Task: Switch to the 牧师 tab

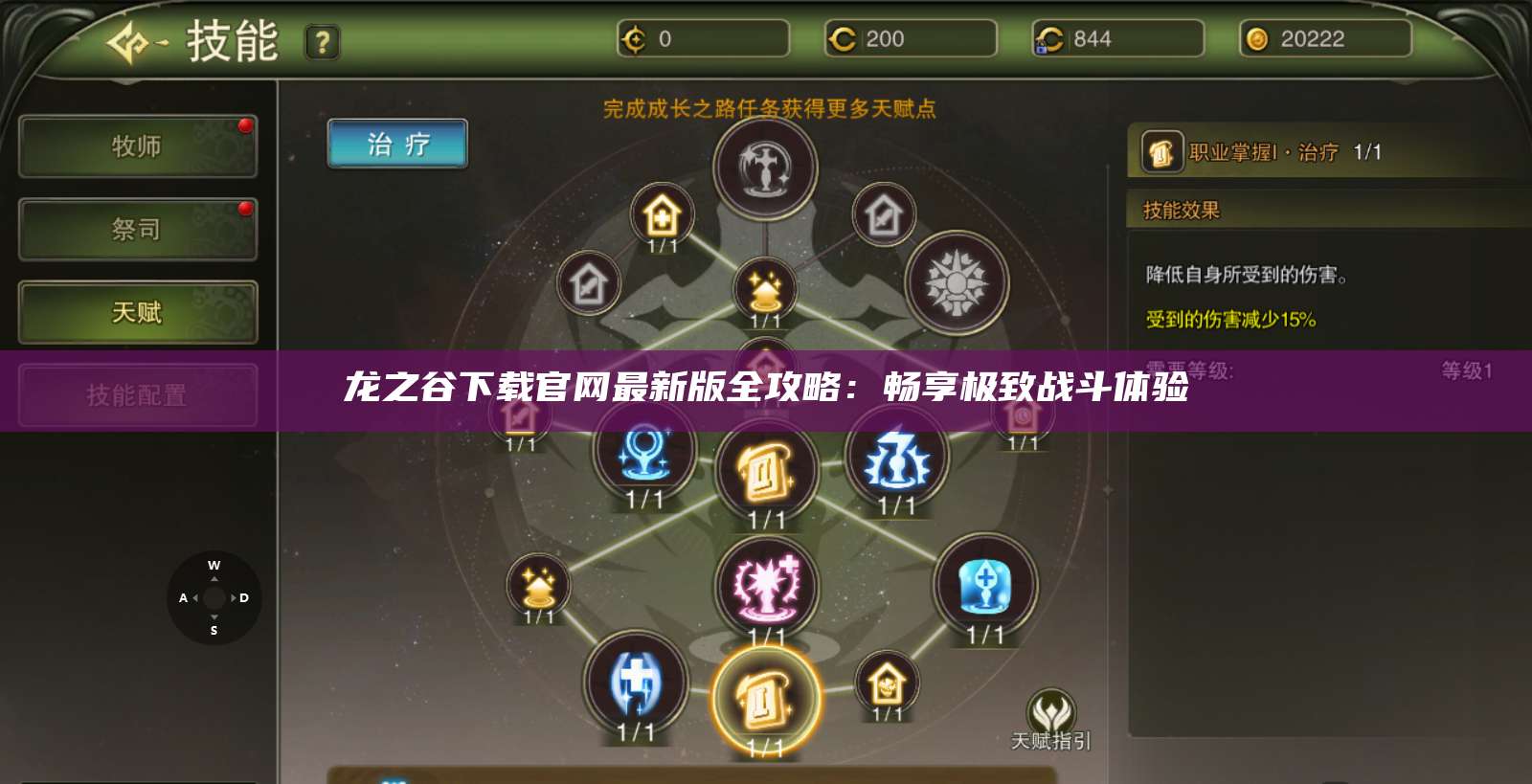Action: click(x=137, y=146)
